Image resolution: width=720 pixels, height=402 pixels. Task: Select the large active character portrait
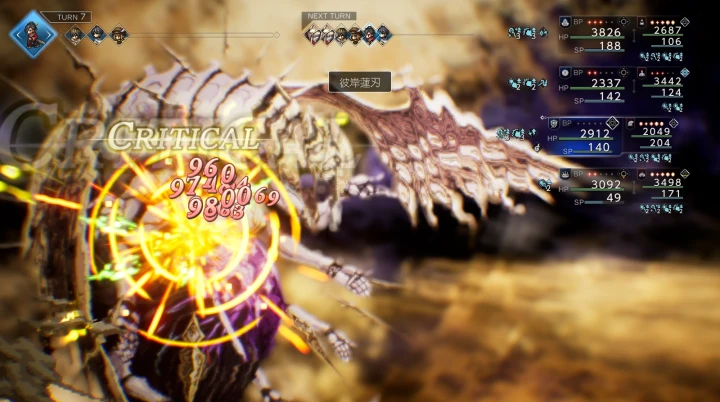pyautogui.click(x=30, y=33)
